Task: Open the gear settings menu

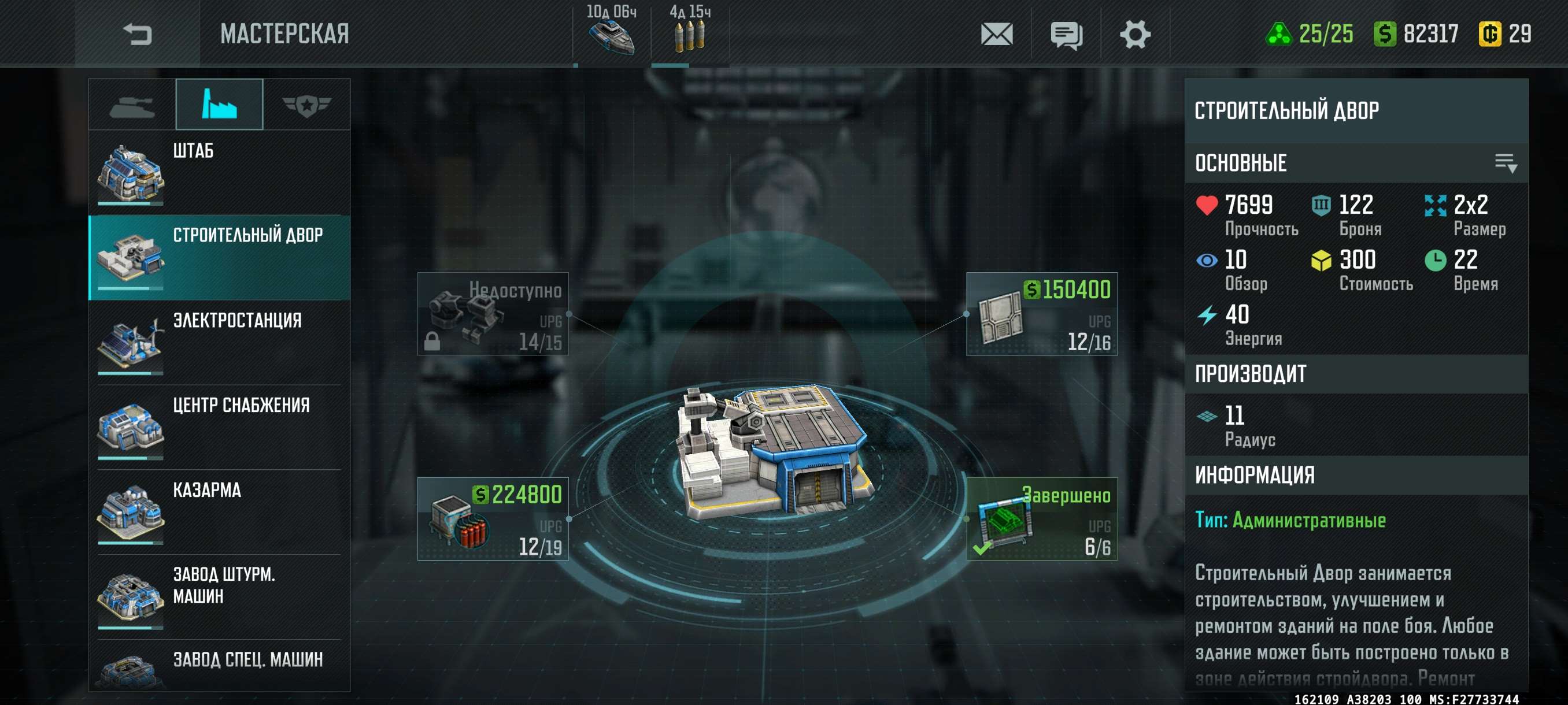Action: 1134,34
